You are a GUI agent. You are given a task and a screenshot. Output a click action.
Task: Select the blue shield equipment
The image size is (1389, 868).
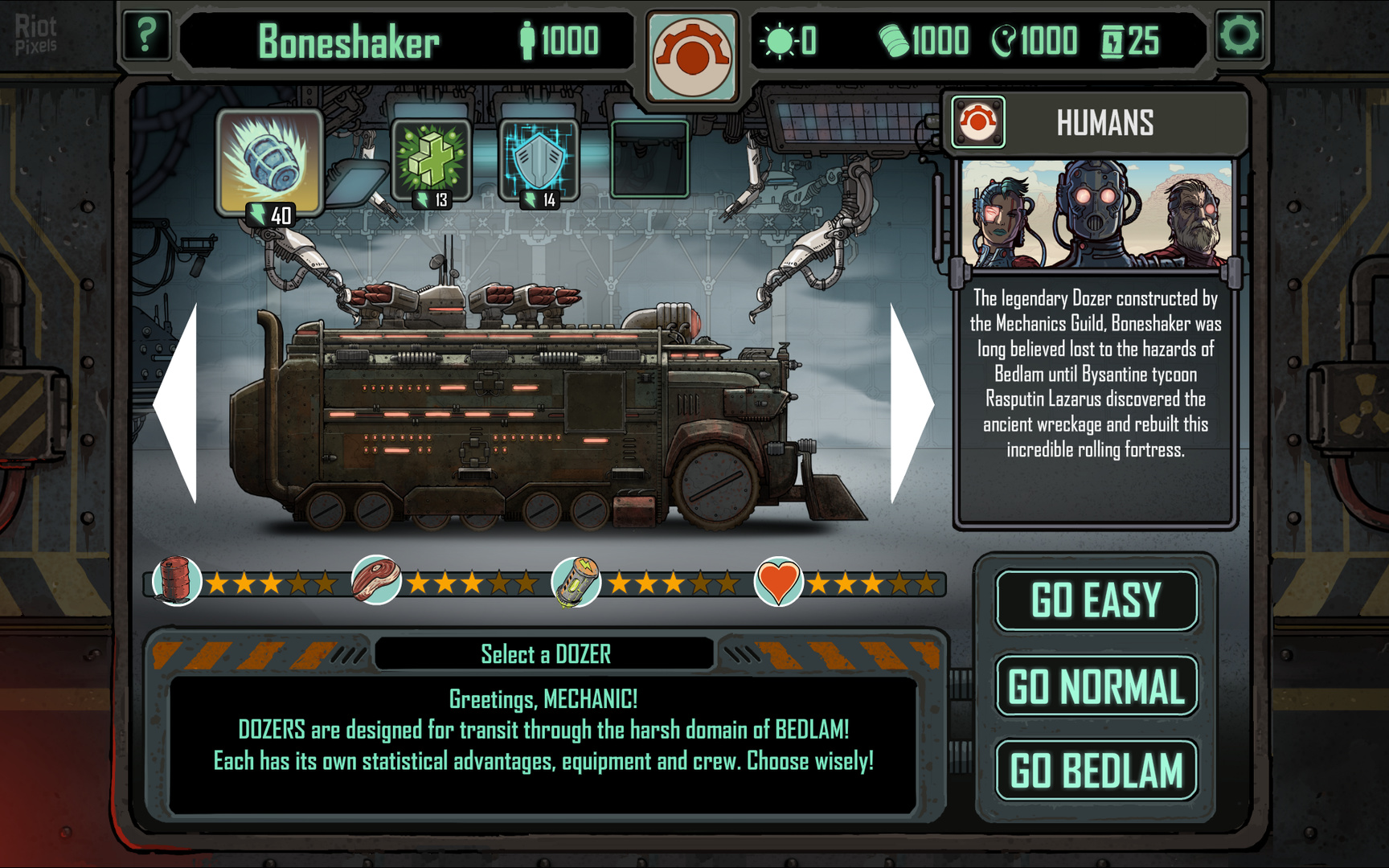click(x=538, y=158)
